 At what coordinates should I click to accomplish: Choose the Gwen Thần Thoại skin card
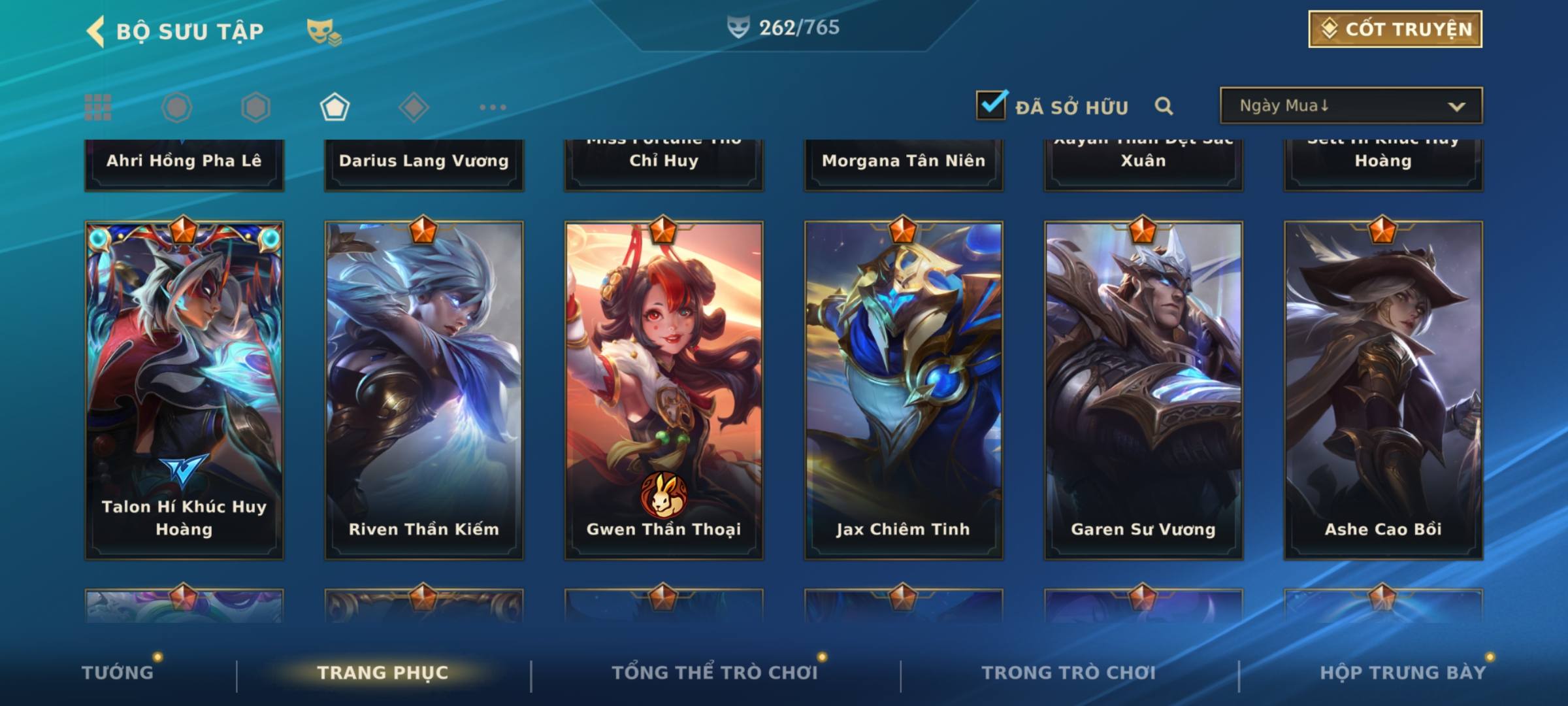[664, 390]
